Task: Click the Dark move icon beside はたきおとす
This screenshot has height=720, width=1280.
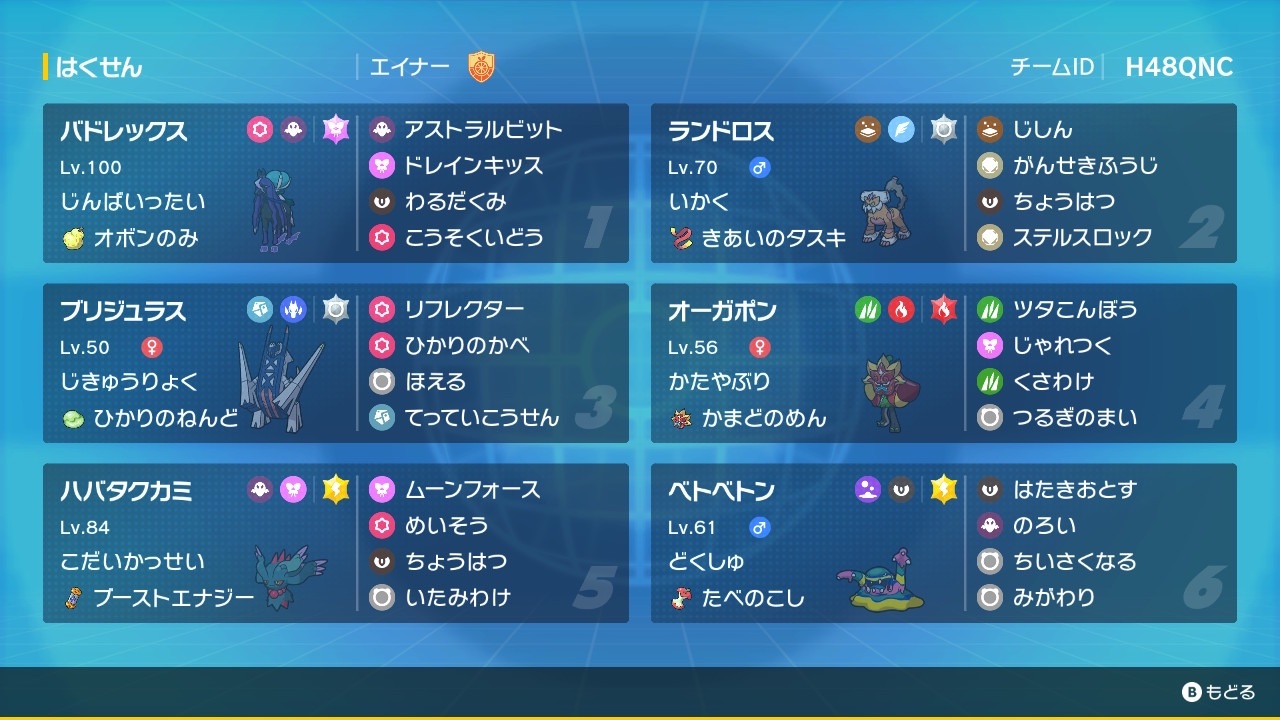Action: 990,490
